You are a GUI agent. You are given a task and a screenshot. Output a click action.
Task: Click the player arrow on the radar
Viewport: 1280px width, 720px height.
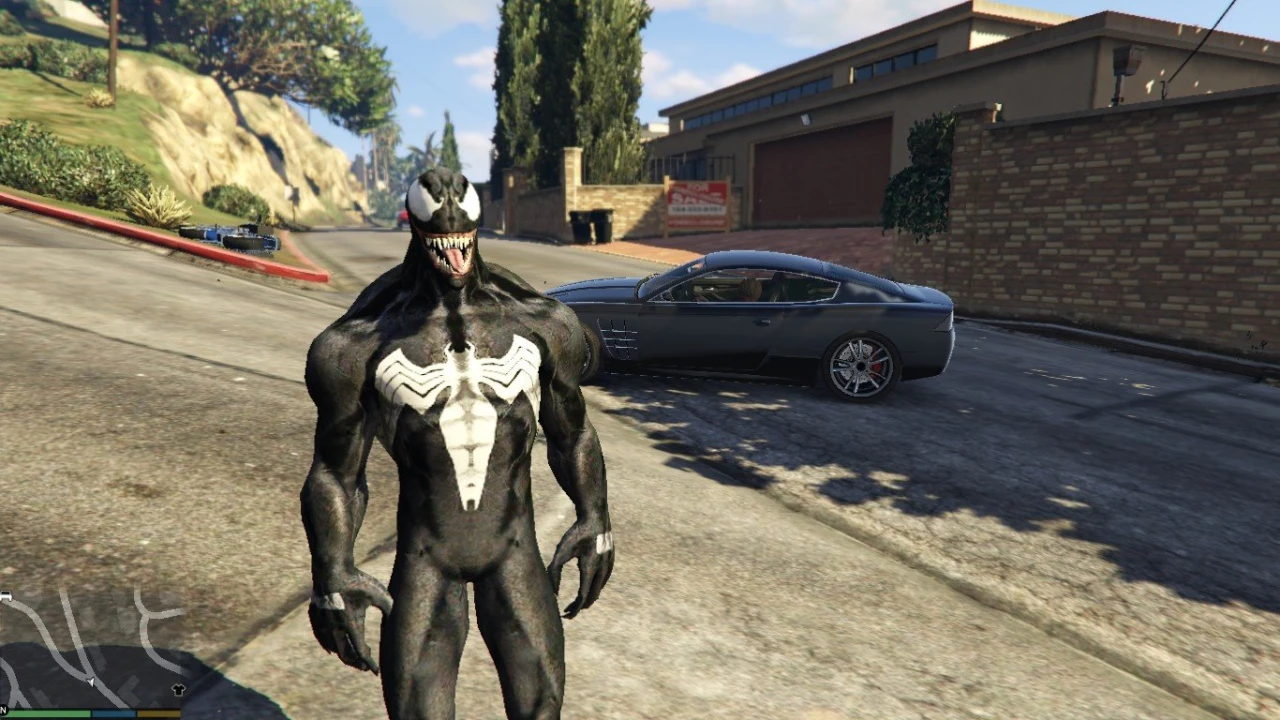coord(89,682)
